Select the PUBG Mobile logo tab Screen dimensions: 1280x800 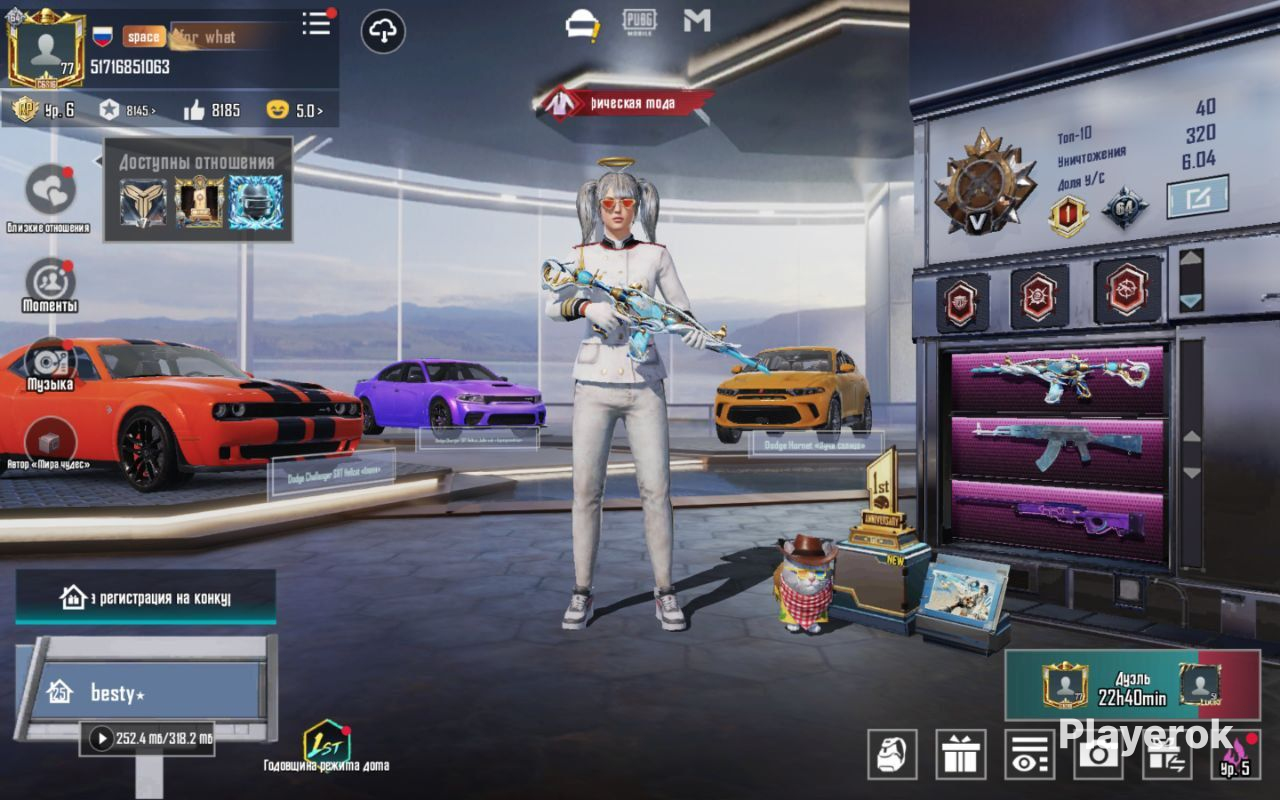pos(639,22)
